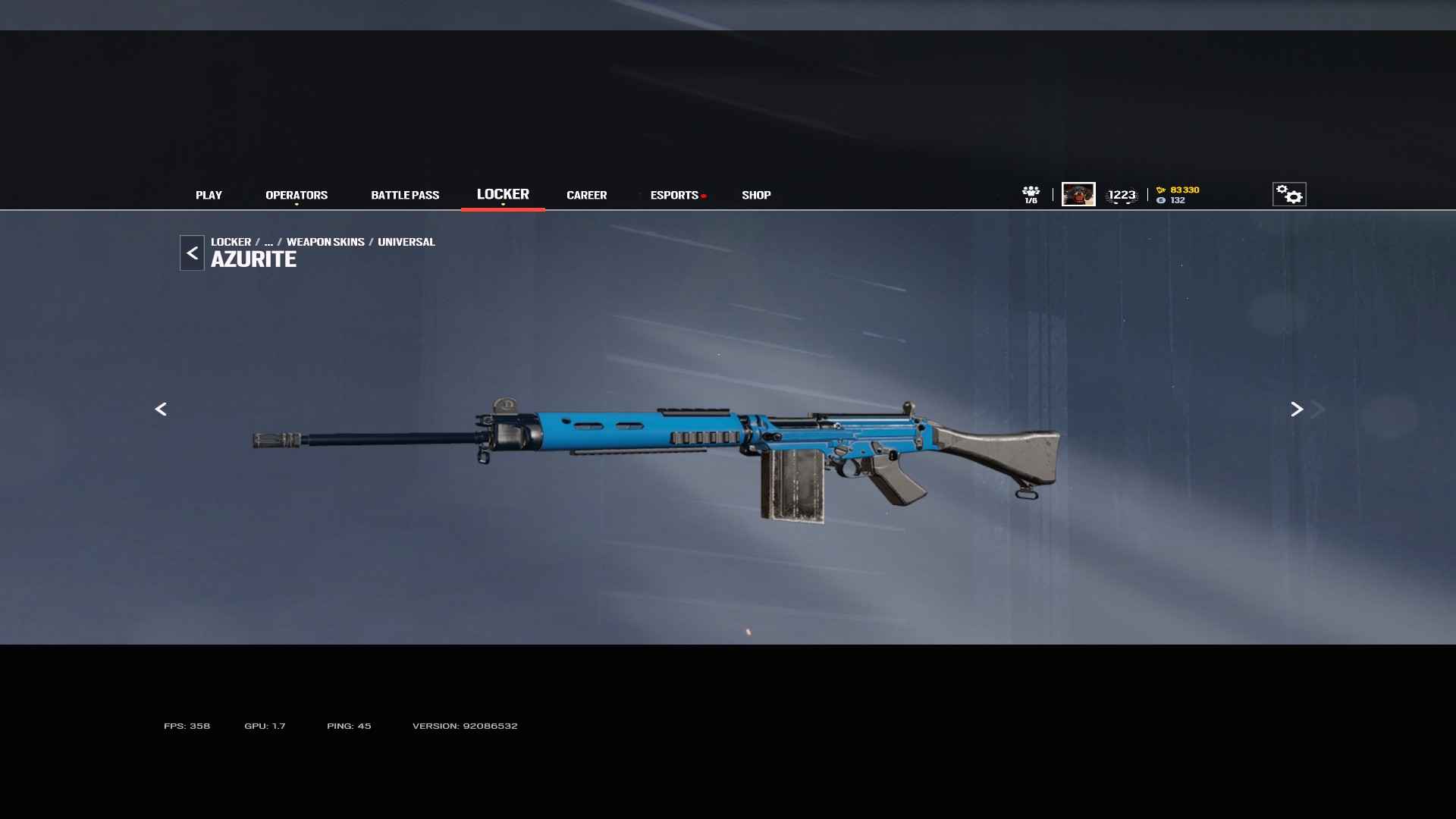Viewport: 1456px width, 819px height.
Task: Open the Play tab
Action: pyautogui.click(x=209, y=195)
